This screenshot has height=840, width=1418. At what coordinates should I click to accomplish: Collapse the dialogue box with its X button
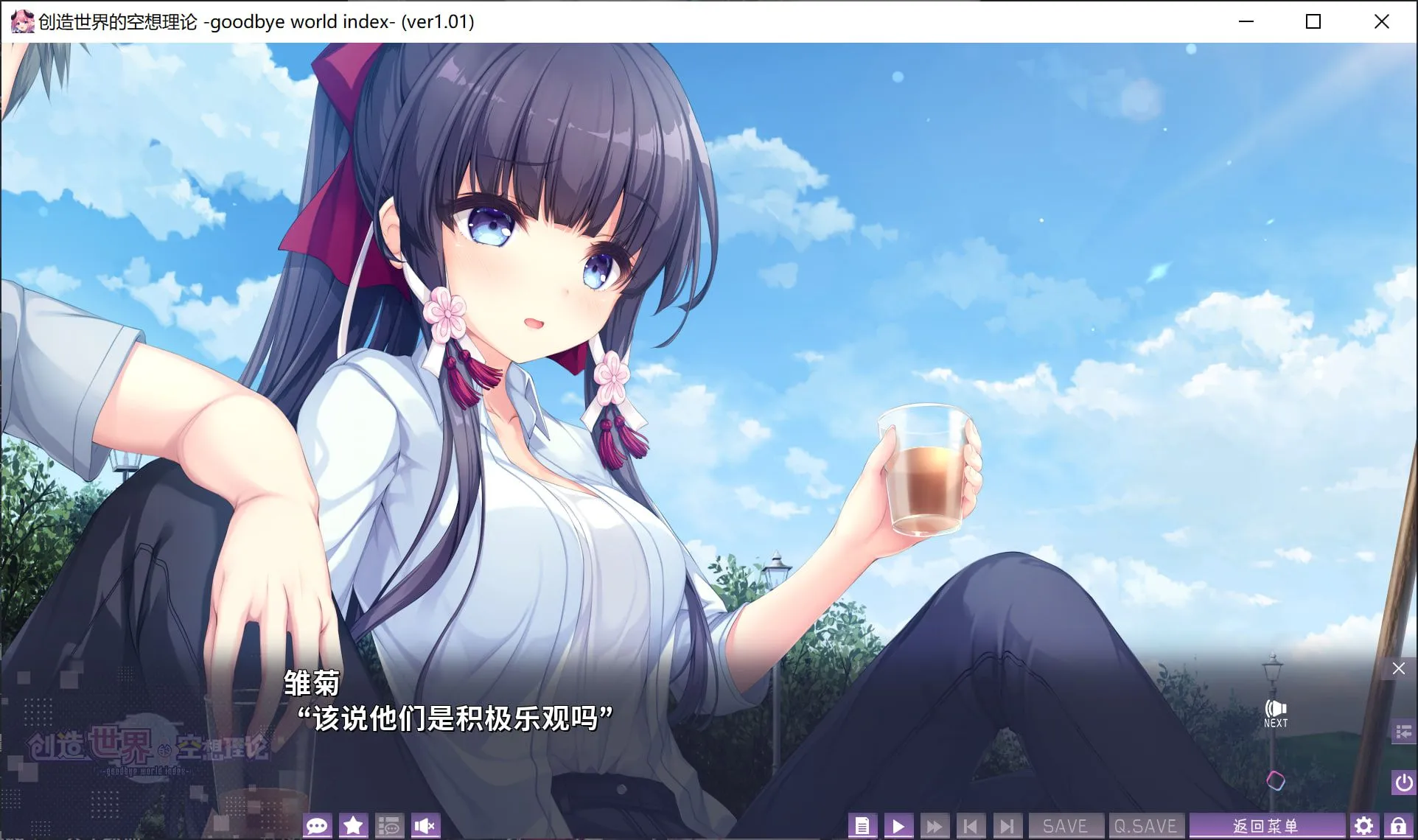pyautogui.click(x=1398, y=668)
